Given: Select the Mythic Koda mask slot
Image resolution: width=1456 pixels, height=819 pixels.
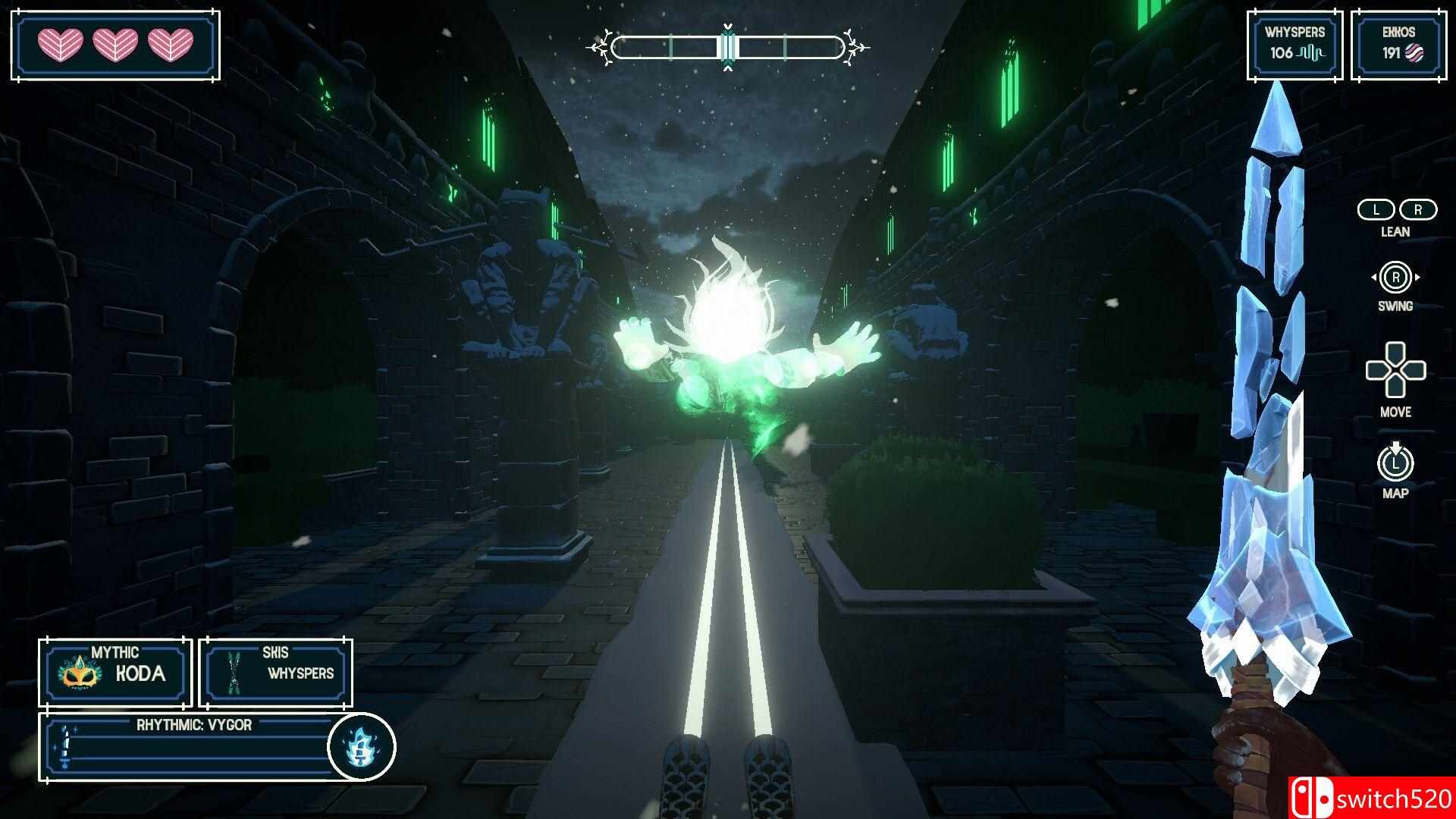Looking at the screenshot, I should click(x=115, y=673).
